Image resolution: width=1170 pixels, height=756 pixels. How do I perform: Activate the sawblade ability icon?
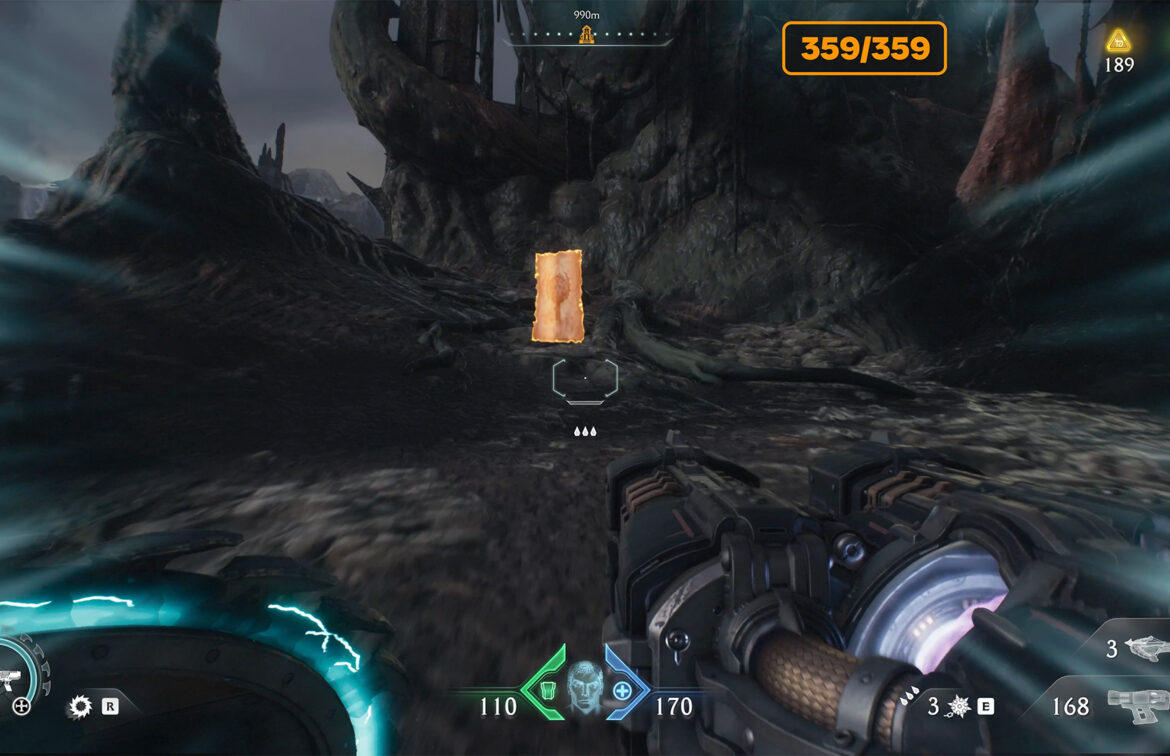(x=79, y=707)
